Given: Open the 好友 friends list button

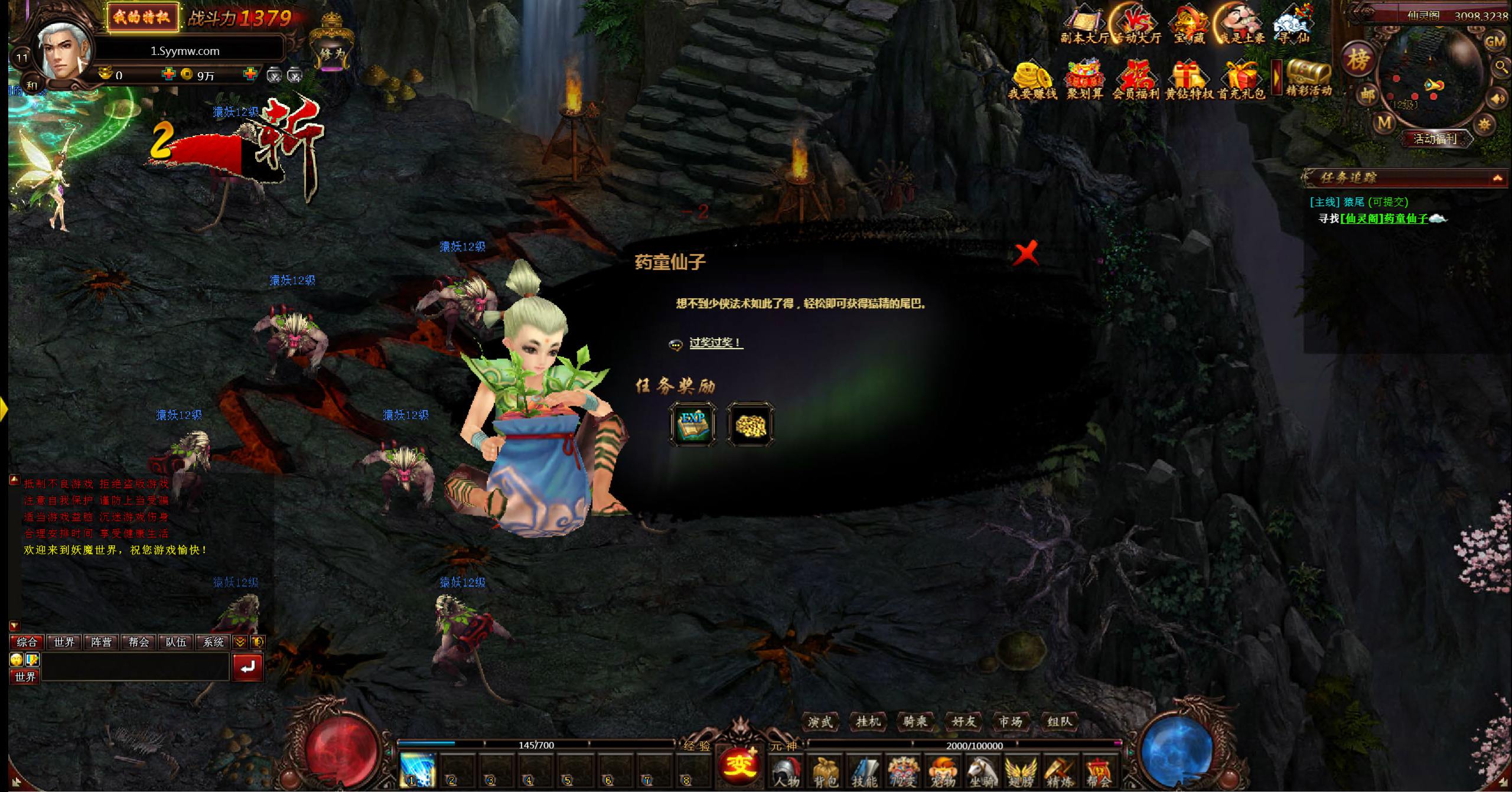Looking at the screenshot, I should (963, 722).
